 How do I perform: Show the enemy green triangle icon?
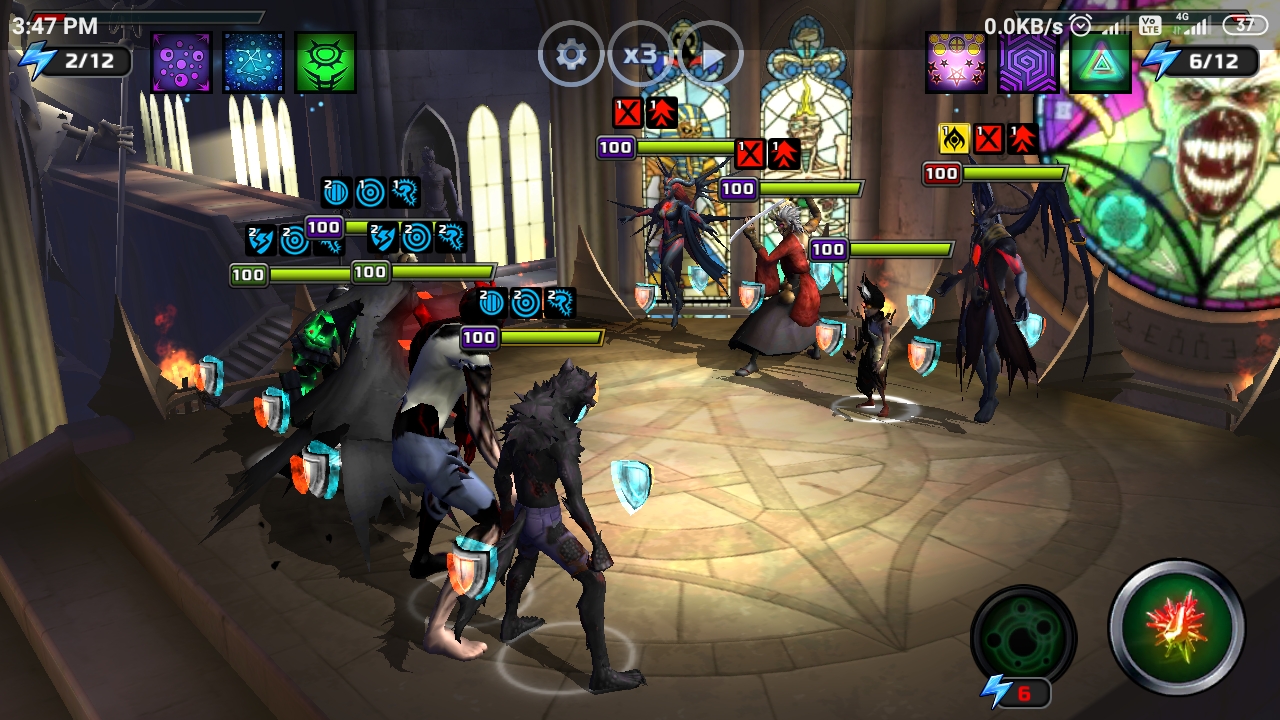(1100, 62)
